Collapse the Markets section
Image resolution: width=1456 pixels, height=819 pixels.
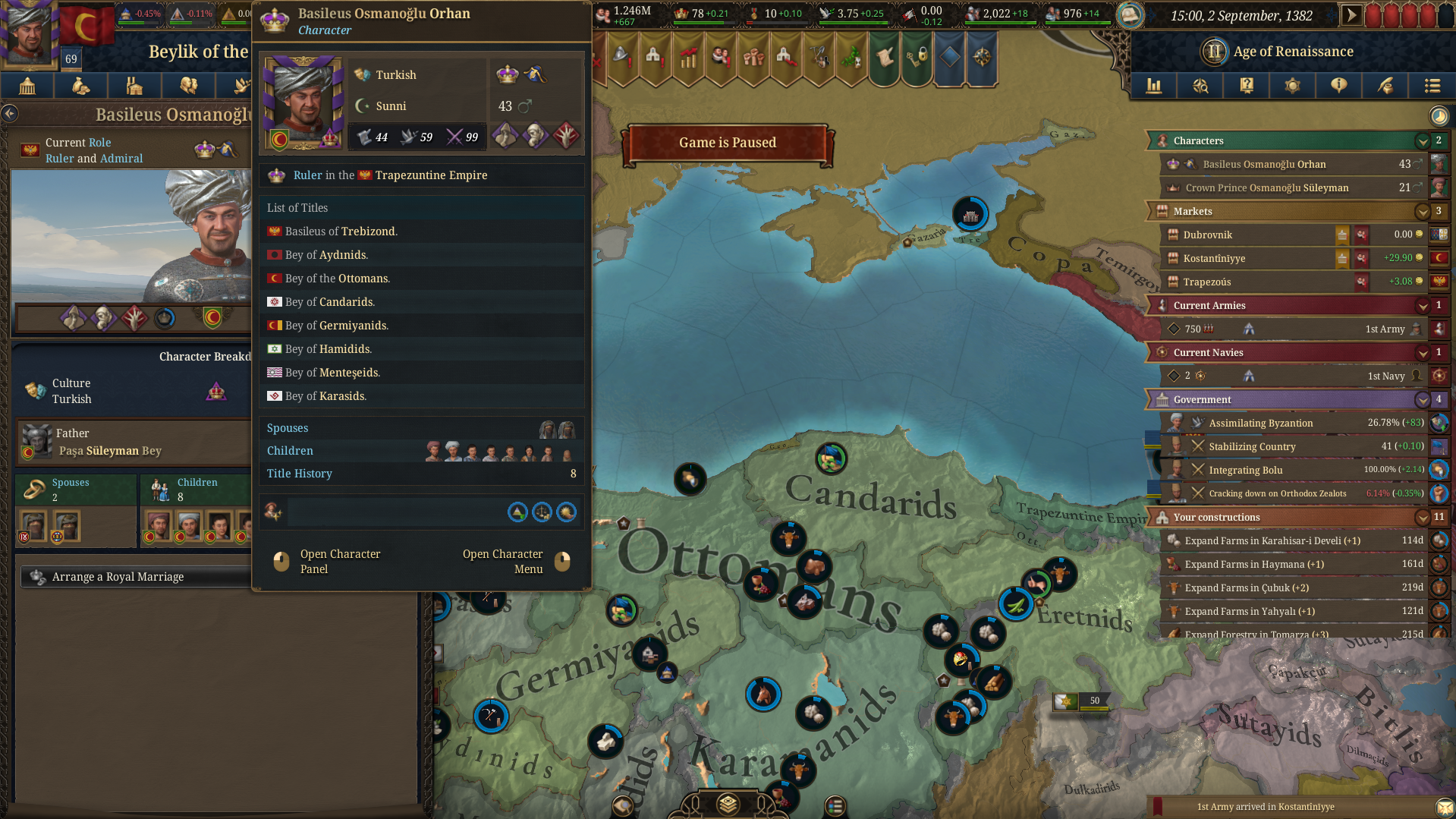(x=1422, y=211)
